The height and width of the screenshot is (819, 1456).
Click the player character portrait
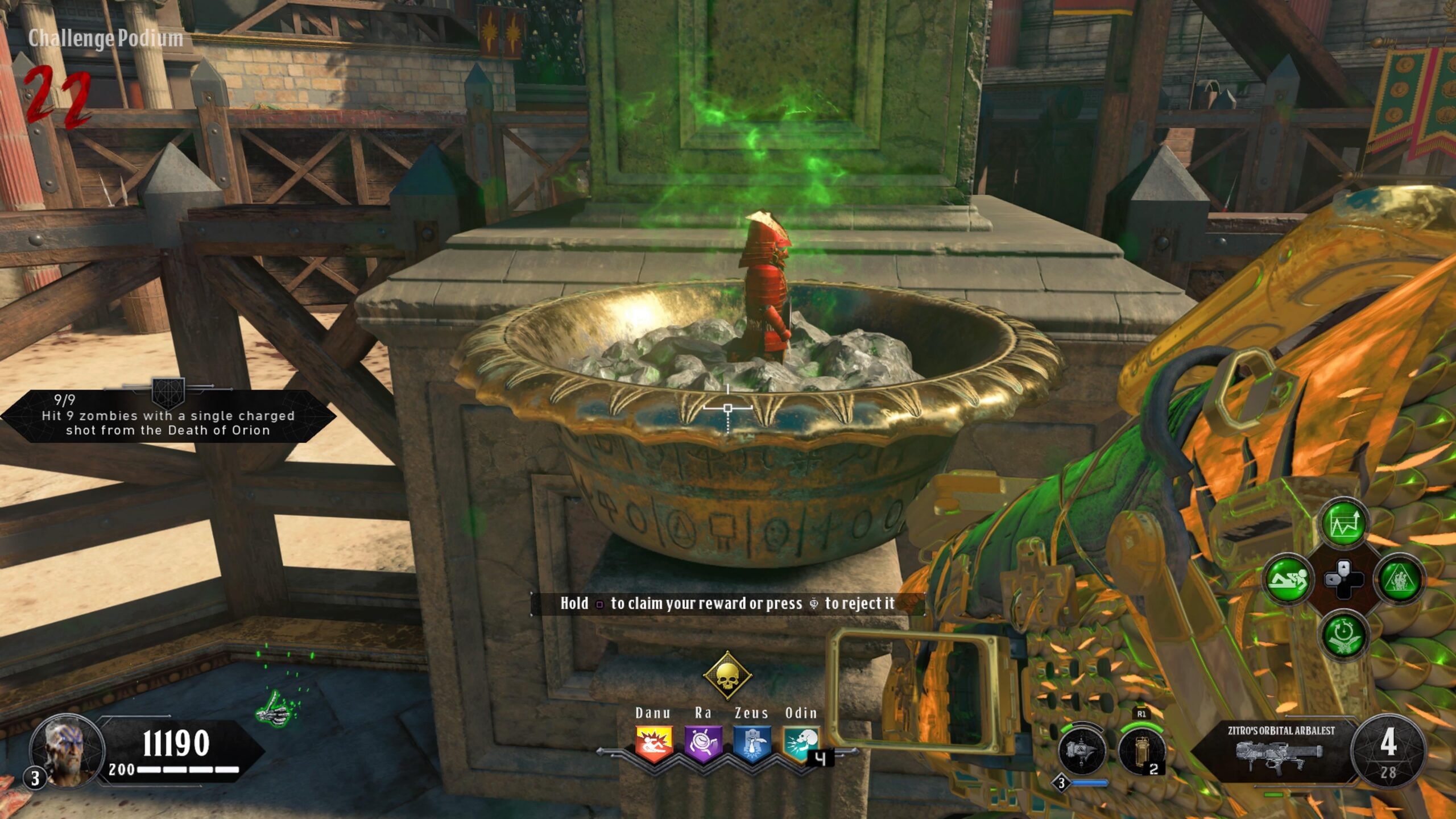click(x=68, y=751)
